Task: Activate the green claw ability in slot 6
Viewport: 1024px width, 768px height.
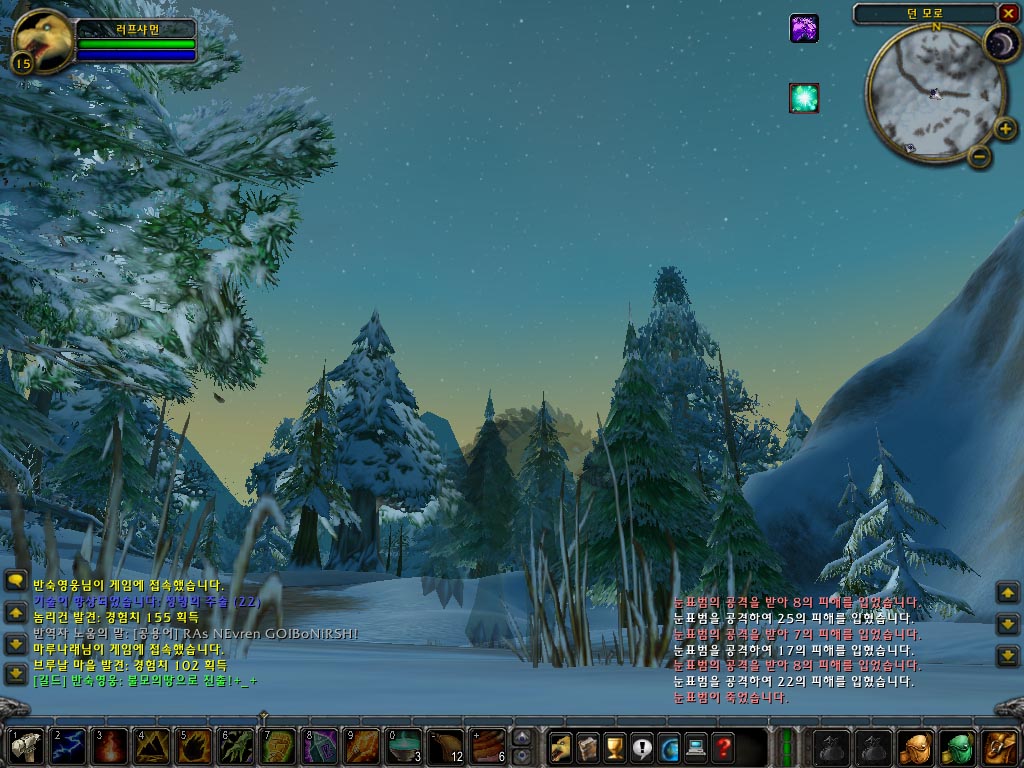Action: pos(236,747)
